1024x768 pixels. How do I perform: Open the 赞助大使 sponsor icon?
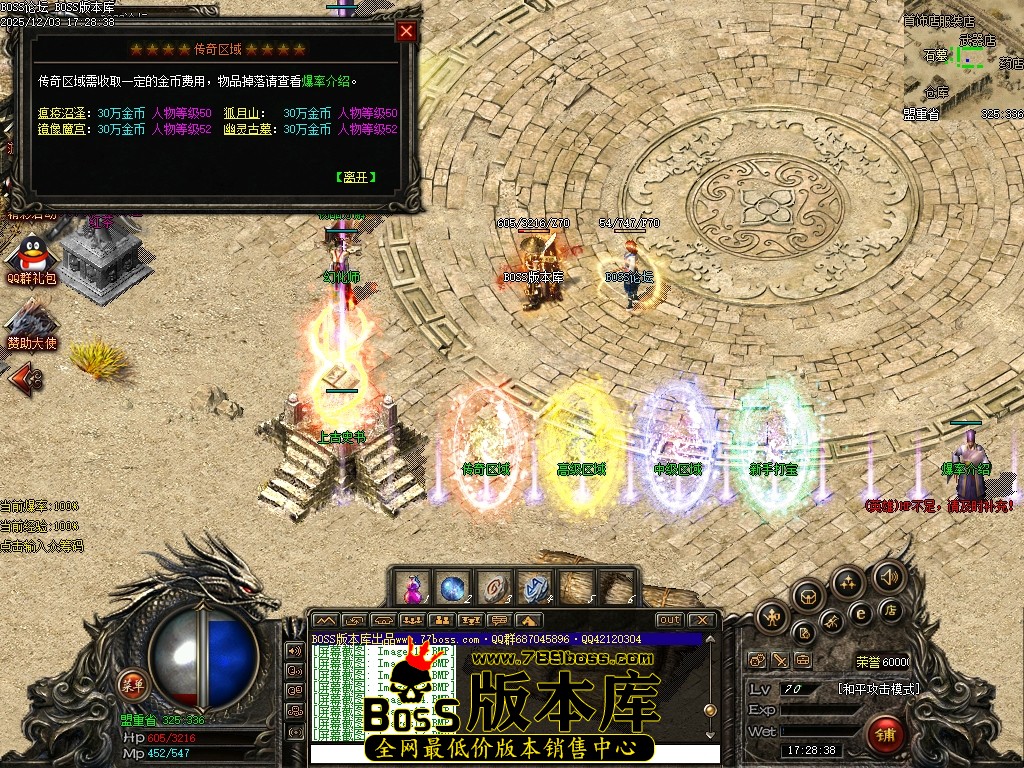tap(32, 324)
